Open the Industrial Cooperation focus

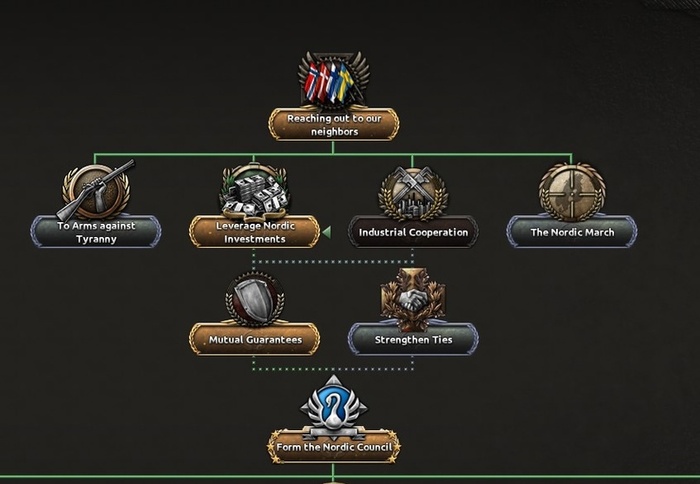tap(412, 232)
